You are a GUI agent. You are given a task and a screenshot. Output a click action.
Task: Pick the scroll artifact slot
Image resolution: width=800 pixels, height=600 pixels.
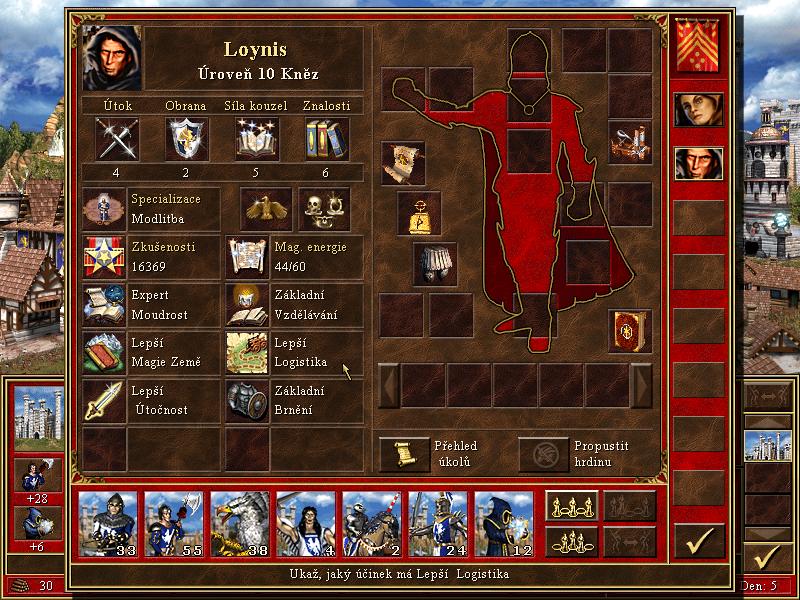point(403,162)
